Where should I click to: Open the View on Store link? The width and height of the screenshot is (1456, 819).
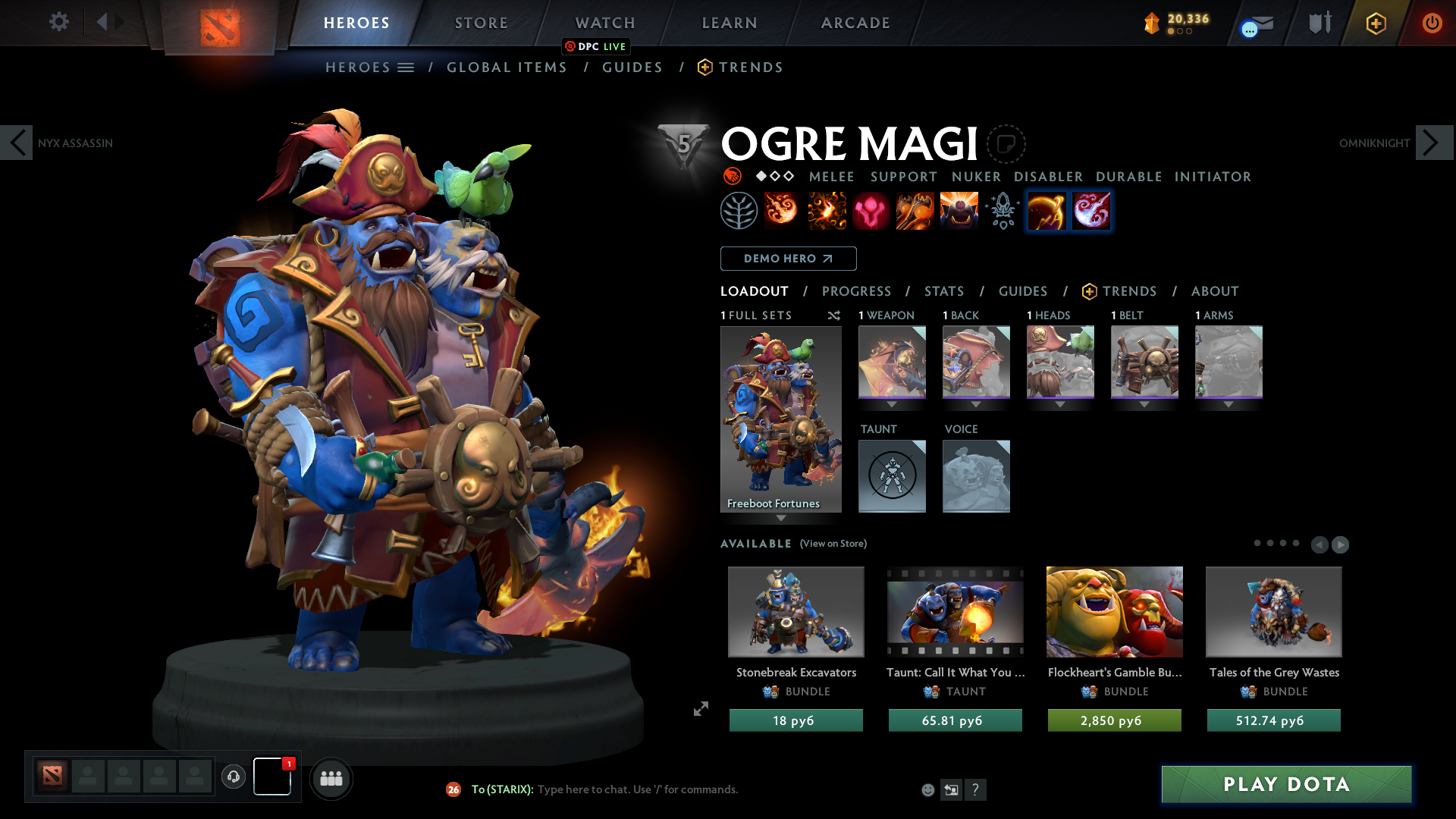click(833, 543)
